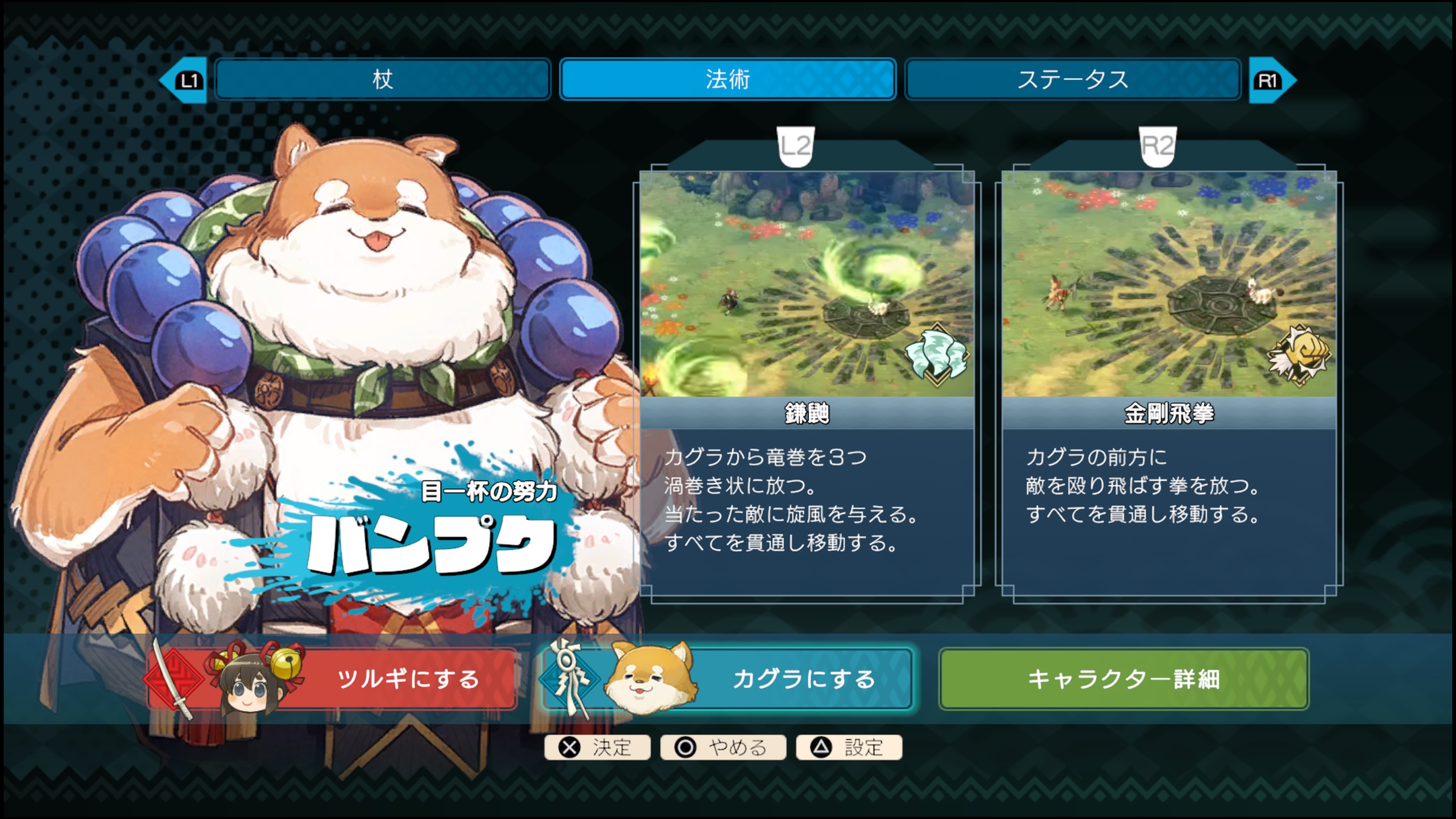Select the カグラにする button
This screenshot has height=819, width=1456.
pos(728,678)
